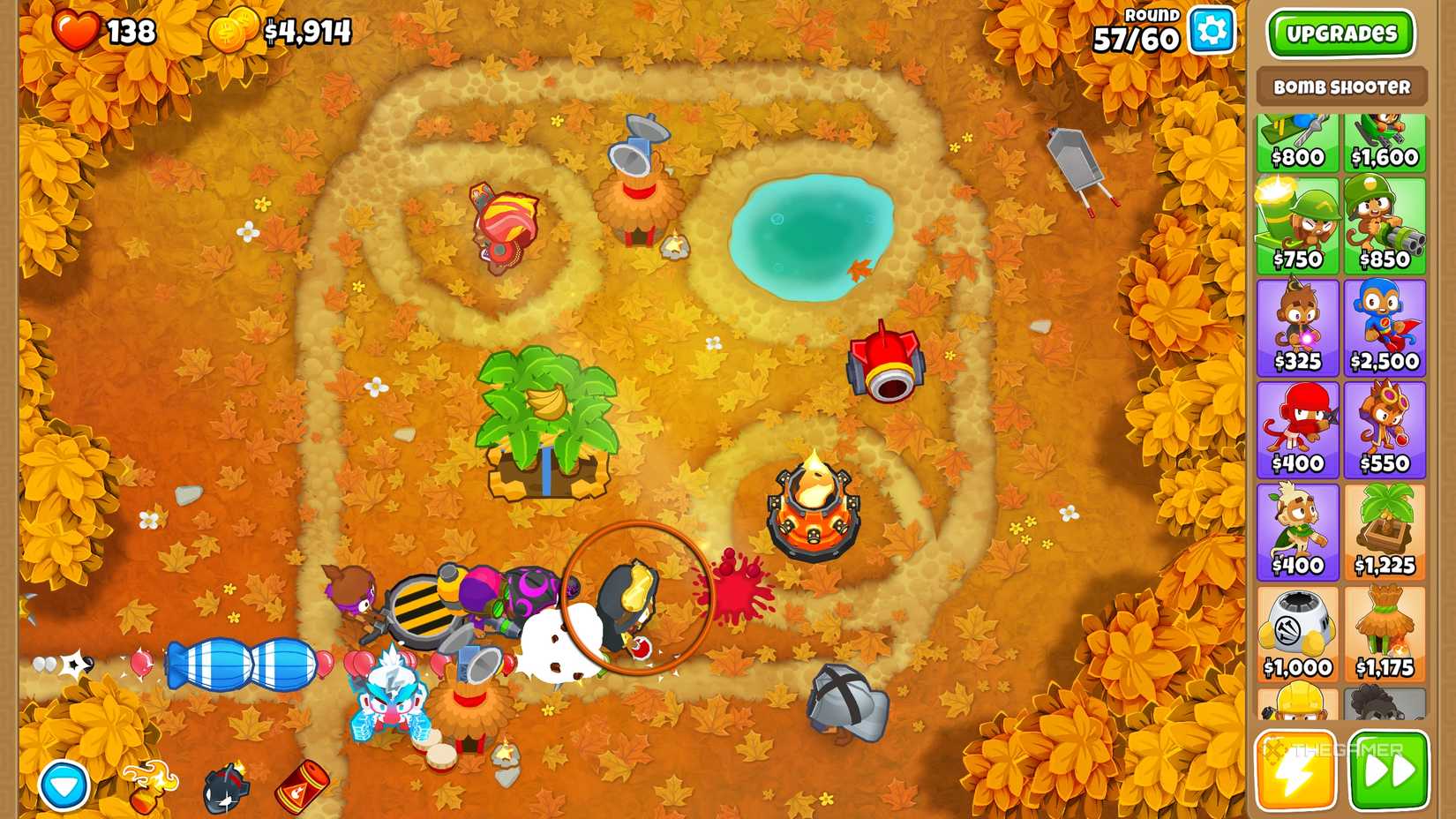Select the Wizard Monkey costing $325

[1297, 327]
